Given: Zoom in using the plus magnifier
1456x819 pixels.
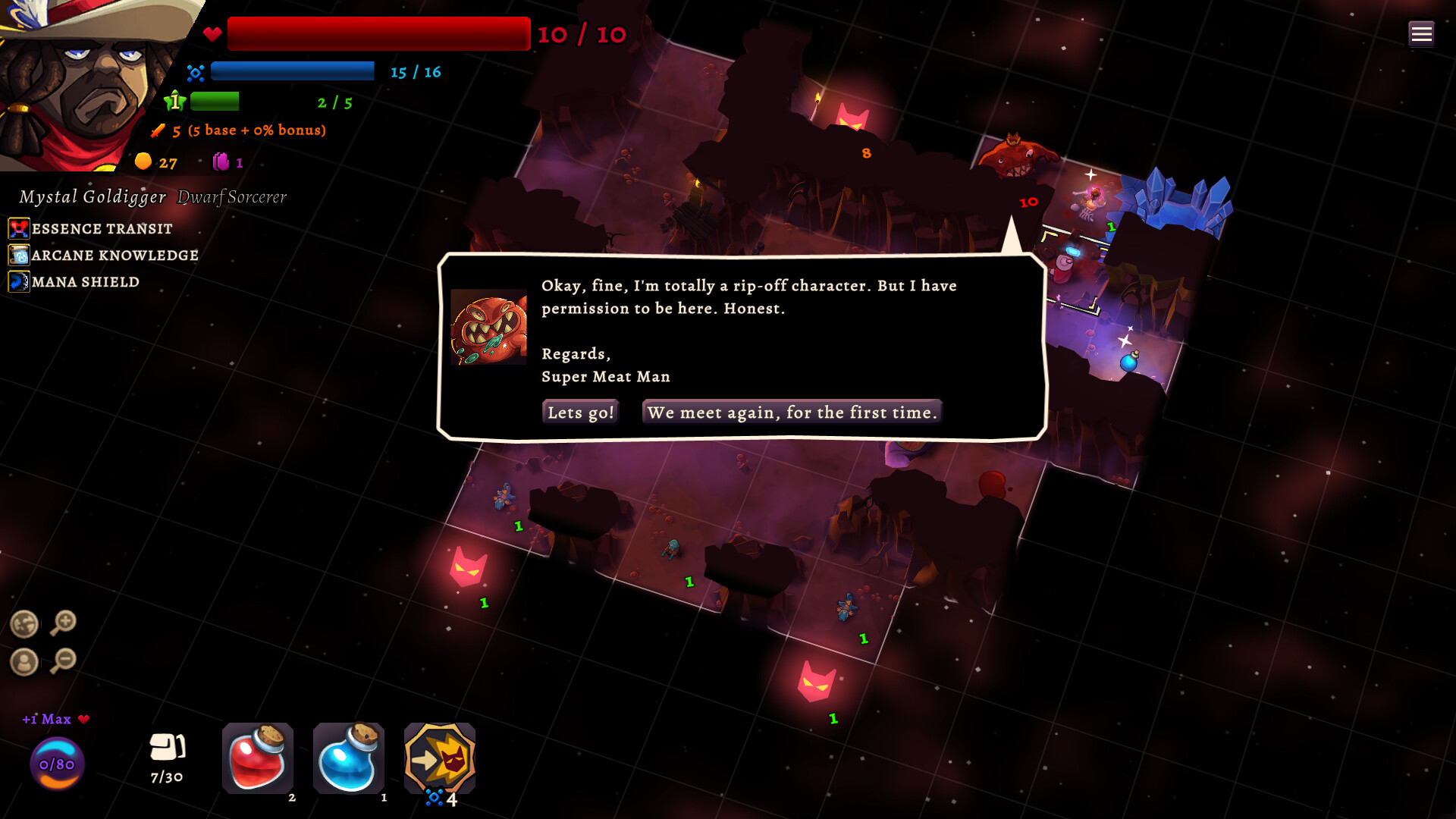Looking at the screenshot, I should [64, 623].
